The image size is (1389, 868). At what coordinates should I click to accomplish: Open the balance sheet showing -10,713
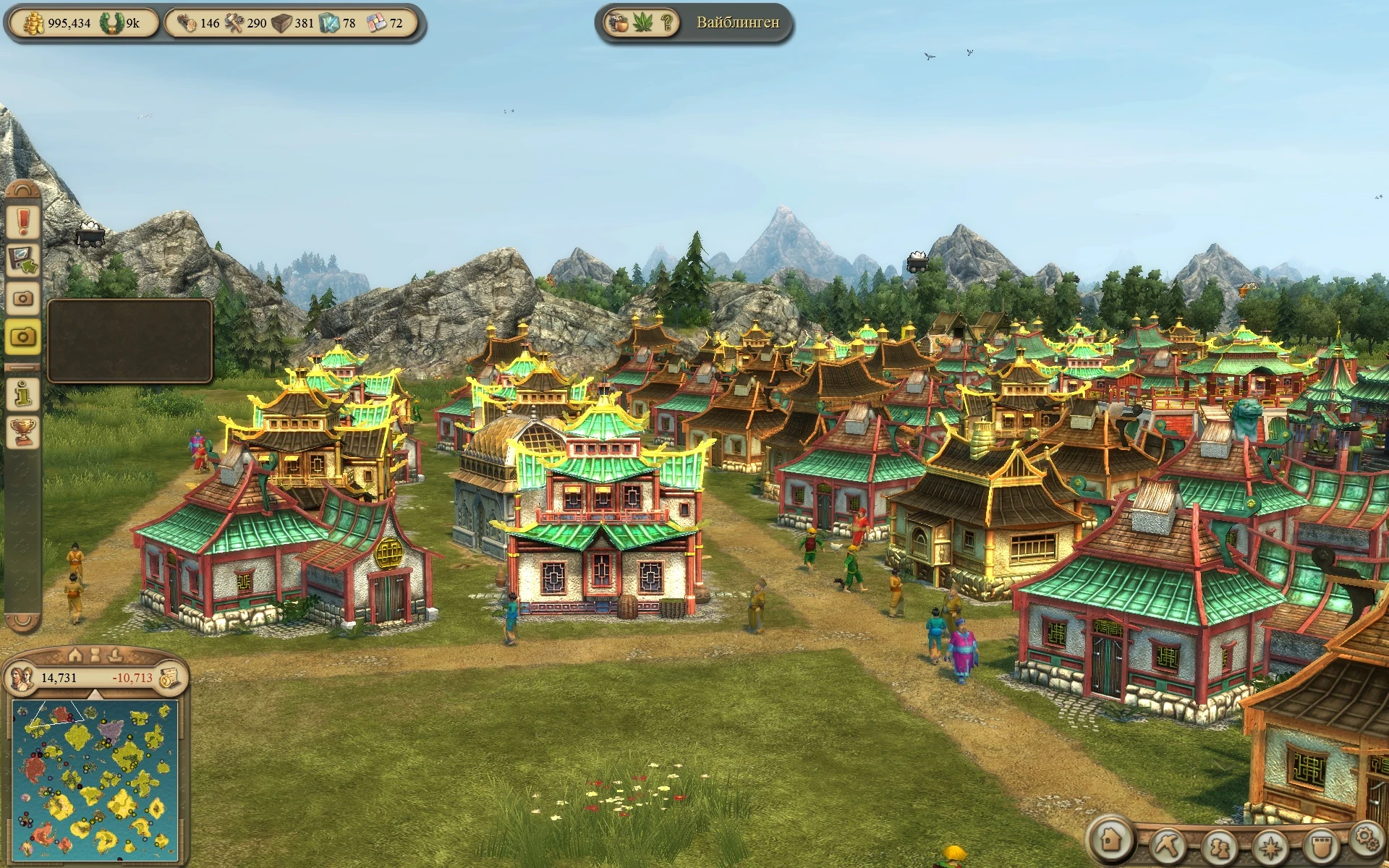point(171,678)
